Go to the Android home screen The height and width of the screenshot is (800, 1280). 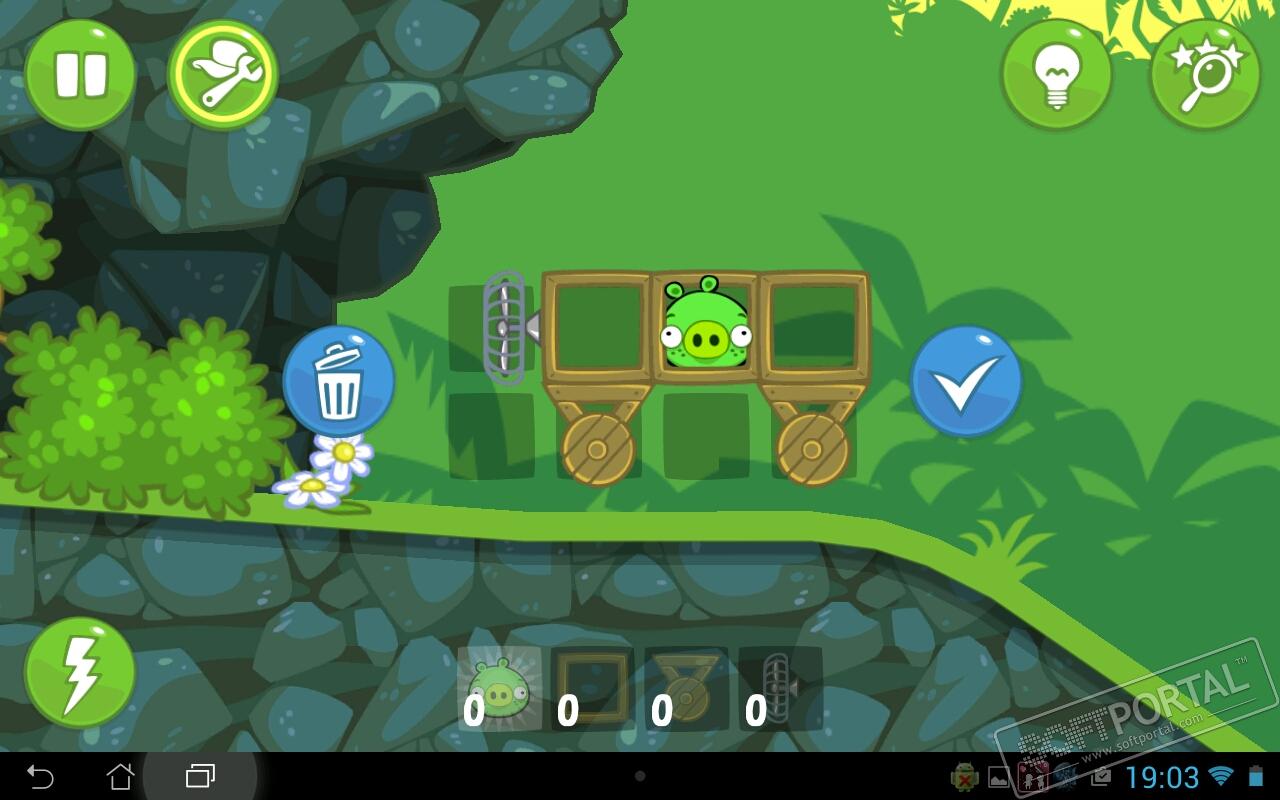pyautogui.click(x=120, y=776)
